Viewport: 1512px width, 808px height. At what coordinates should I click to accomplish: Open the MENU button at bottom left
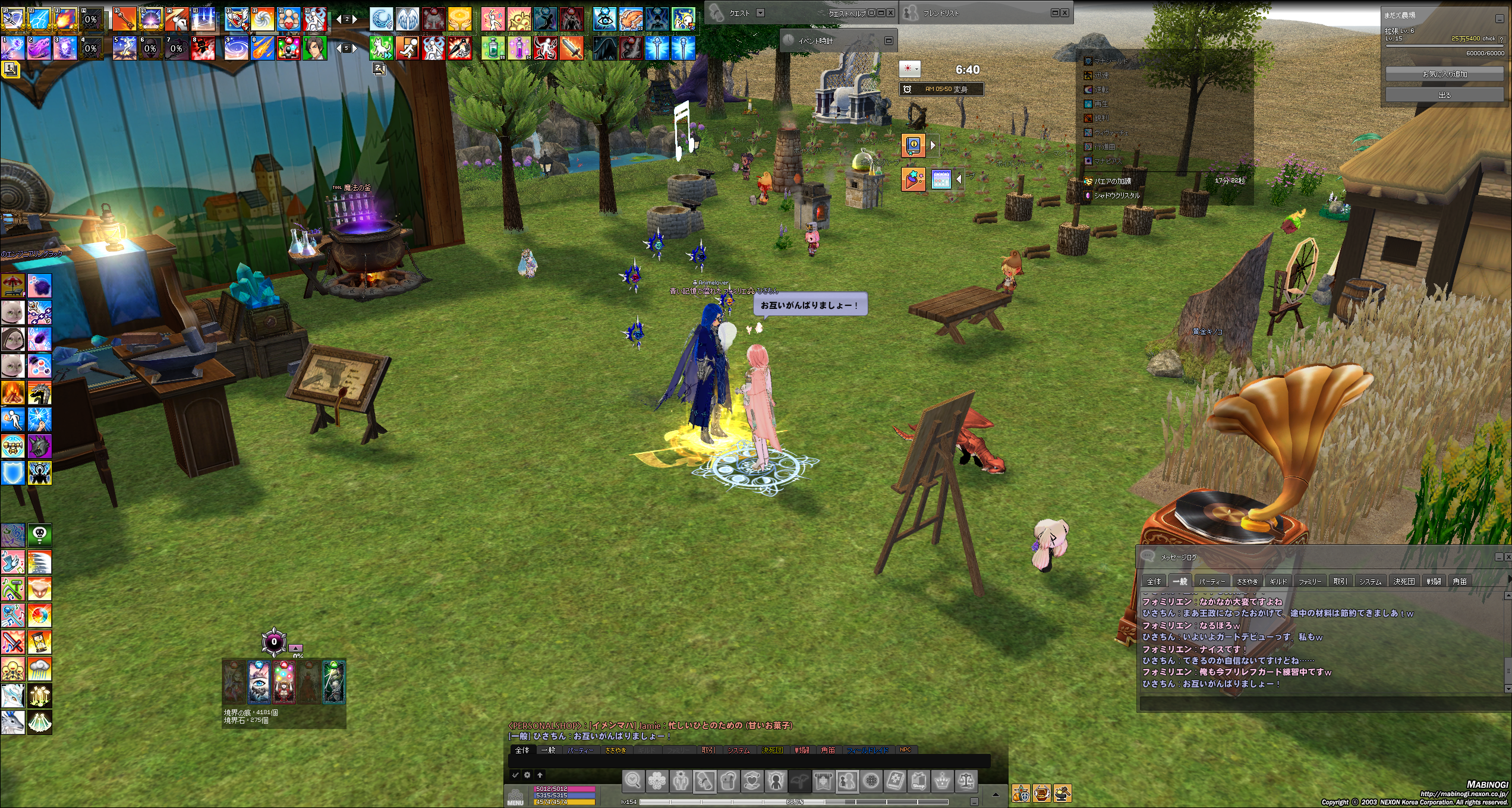pos(515,797)
